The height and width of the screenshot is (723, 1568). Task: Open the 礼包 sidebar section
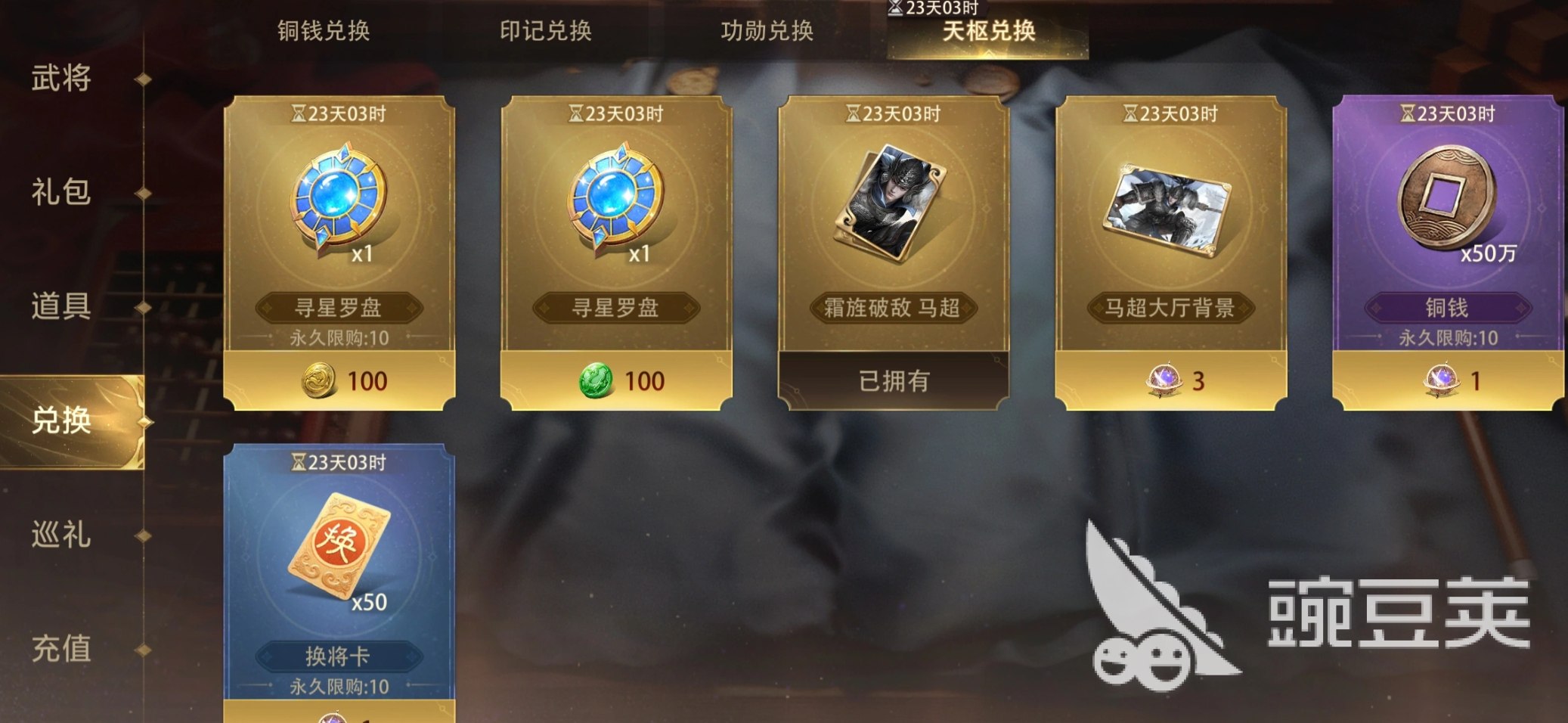[60, 193]
